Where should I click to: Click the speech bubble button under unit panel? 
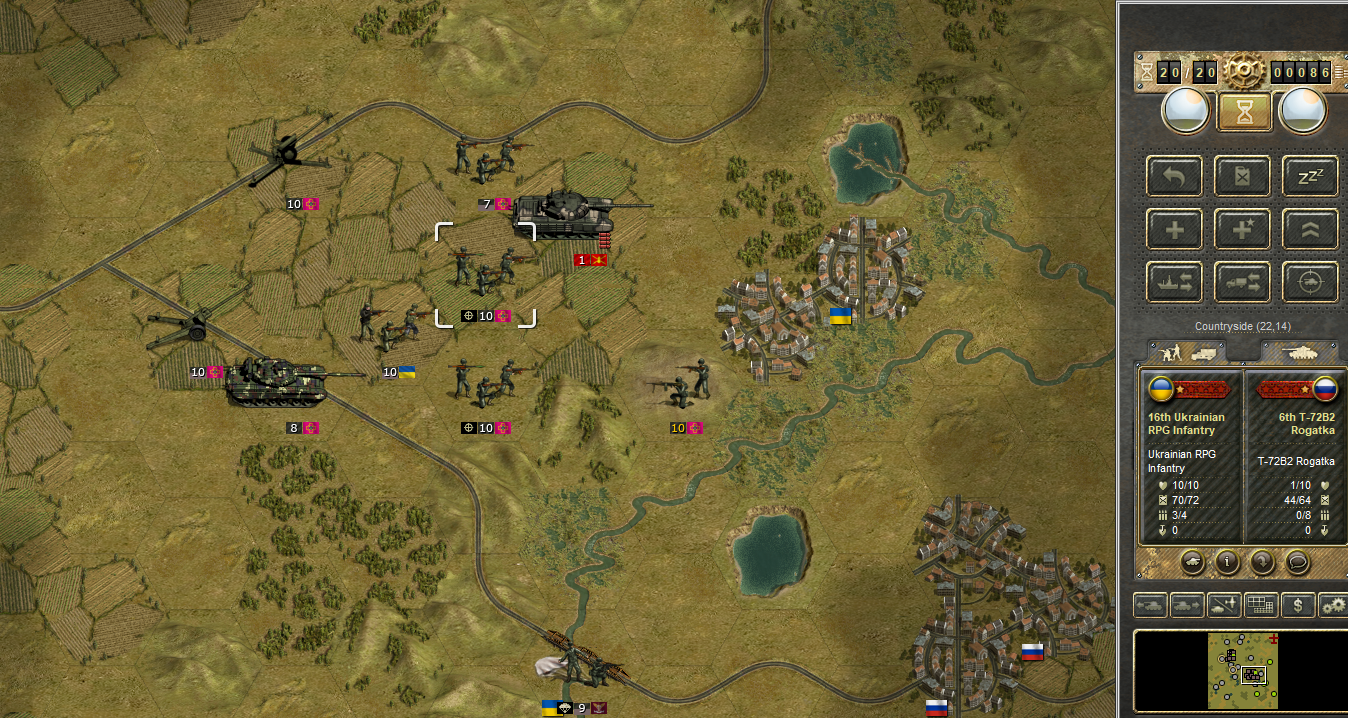tap(1297, 561)
